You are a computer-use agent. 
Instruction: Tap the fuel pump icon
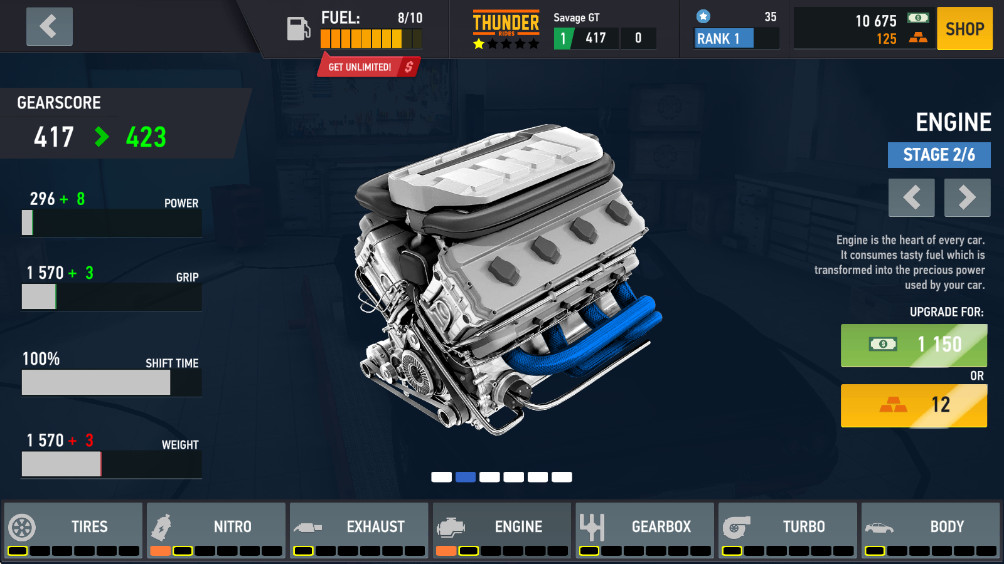click(x=299, y=28)
